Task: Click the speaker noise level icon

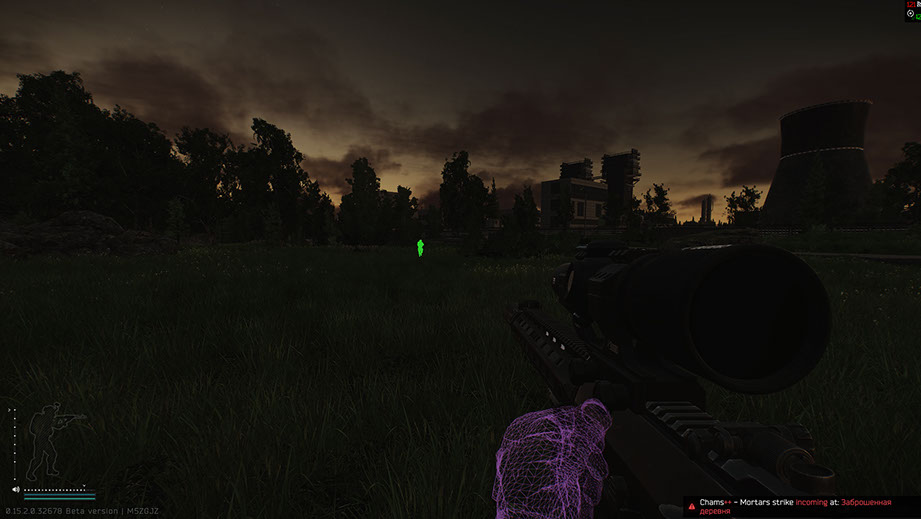Action: [16, 489]
